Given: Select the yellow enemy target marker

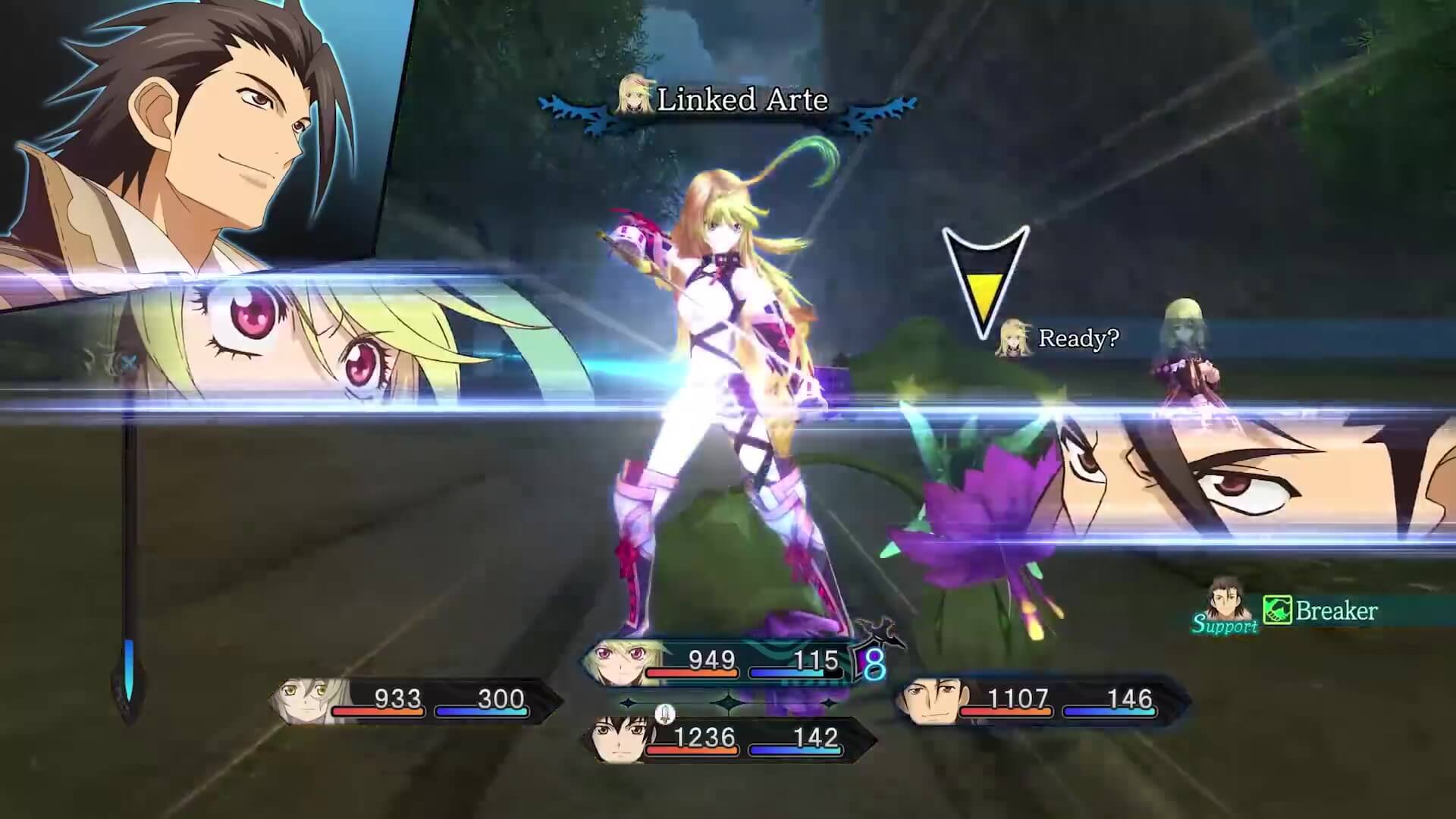Looking at the screenshot, I should [x=984, y=281].
